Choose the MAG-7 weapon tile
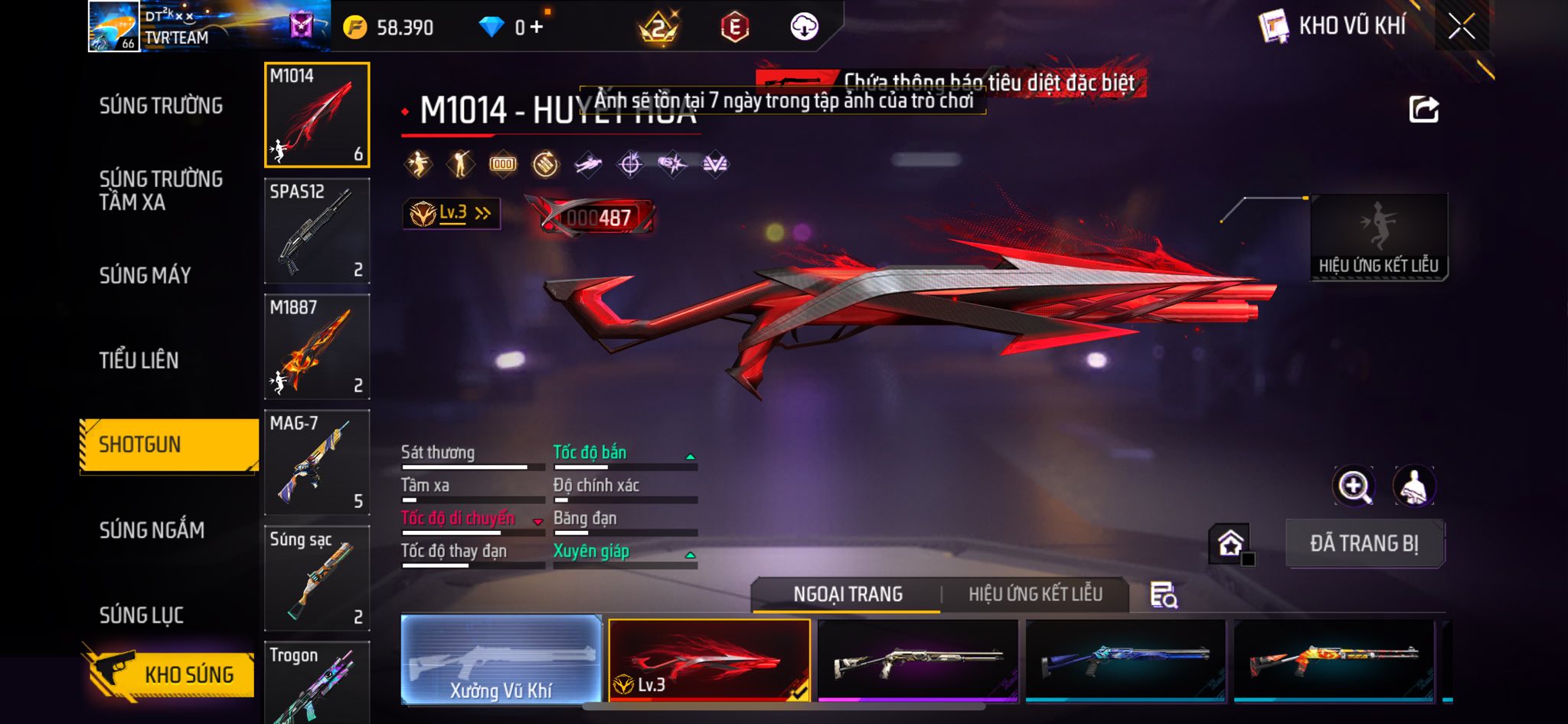The width and height of the screenshot is (1568, 724). pyautogui.click(x=317, y=462)
